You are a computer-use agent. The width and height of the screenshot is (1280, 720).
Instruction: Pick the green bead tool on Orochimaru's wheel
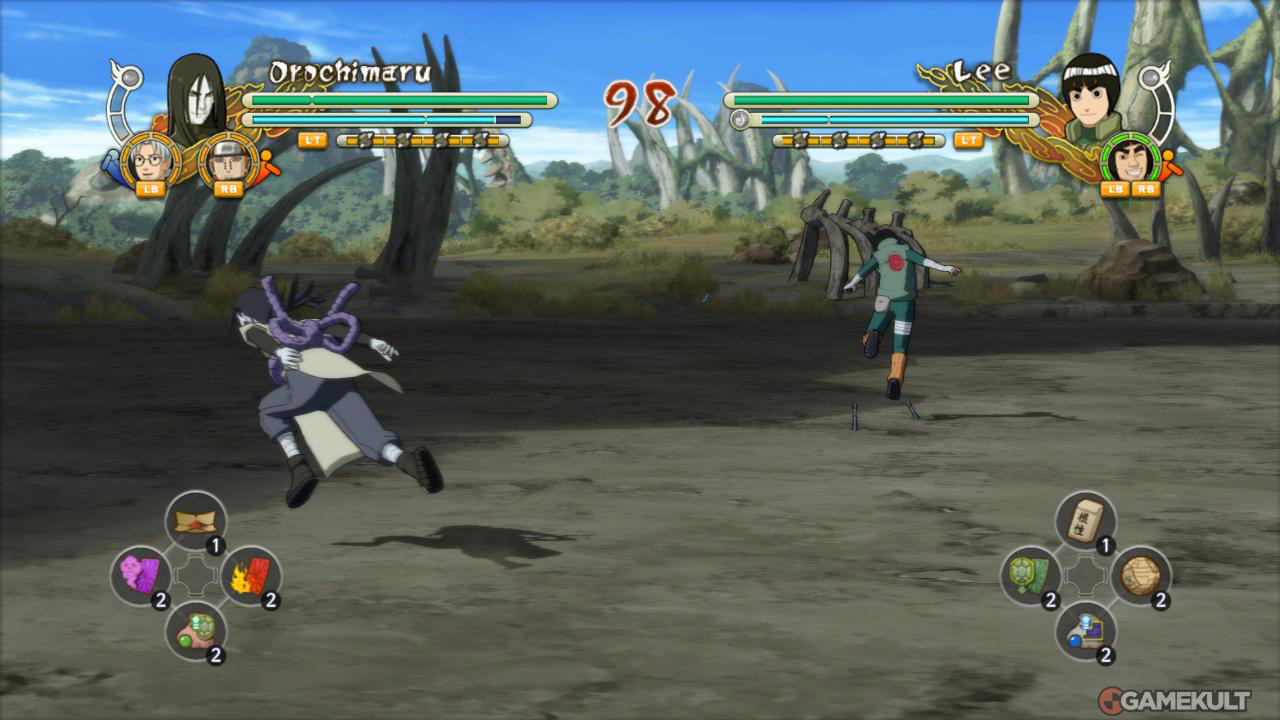pyautogui.click(x=196, y=632)
